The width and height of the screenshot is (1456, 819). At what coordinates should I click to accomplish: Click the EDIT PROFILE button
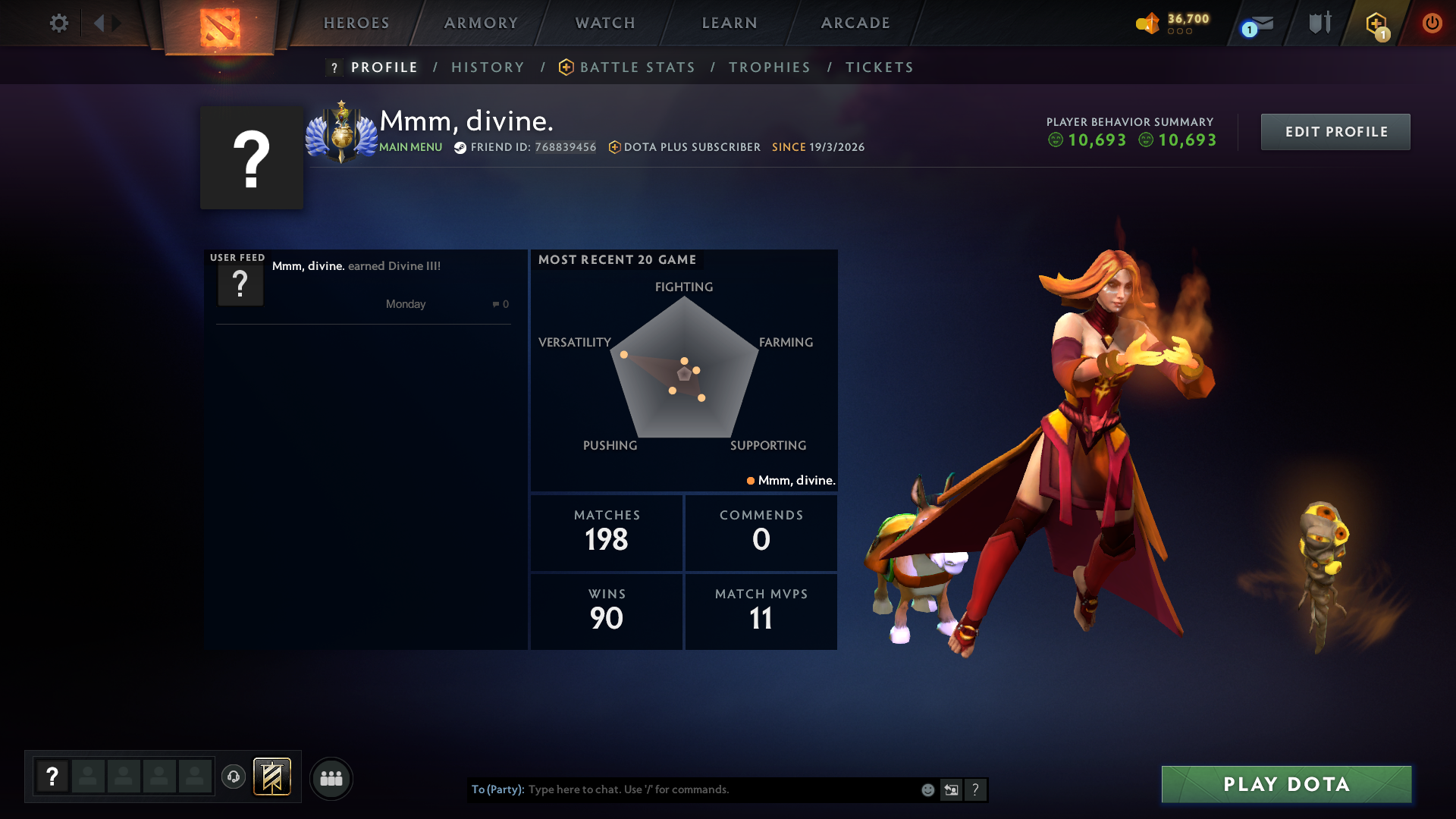[x=1335, y=131]
